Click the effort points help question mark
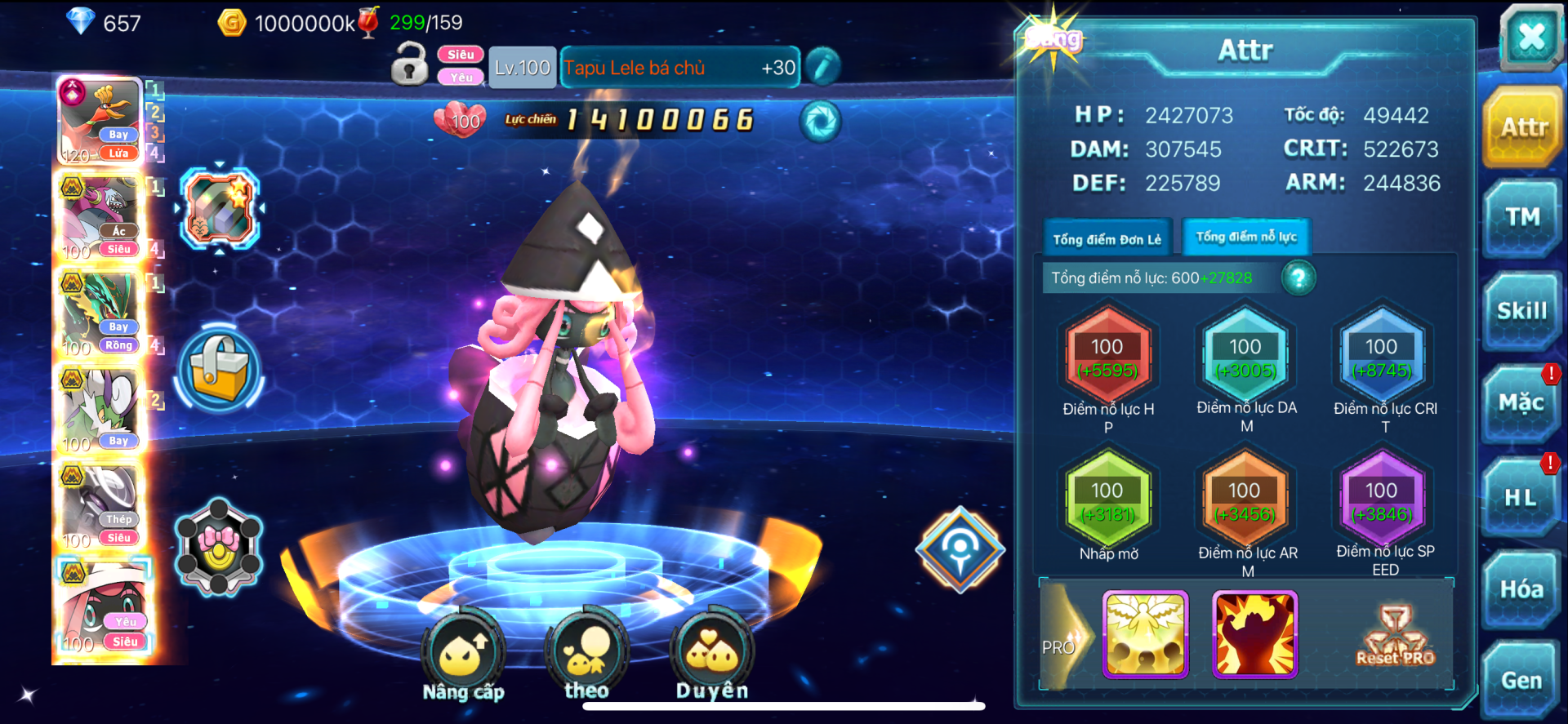This screenshot has width=1568, height=724. [1298, 278]
